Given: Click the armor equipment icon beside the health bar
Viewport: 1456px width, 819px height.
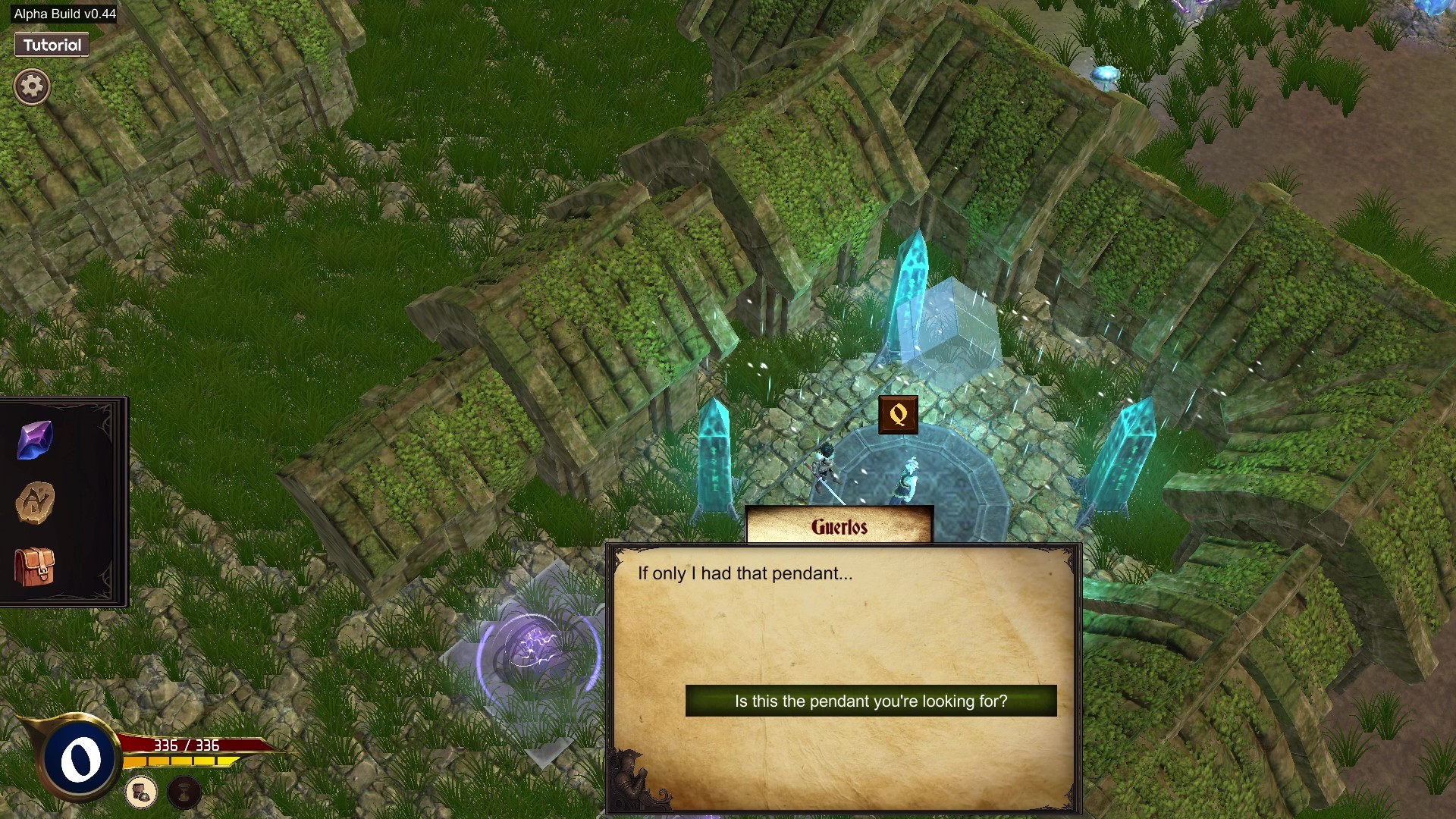Looking at the screenshot, I should click(140, 793).
